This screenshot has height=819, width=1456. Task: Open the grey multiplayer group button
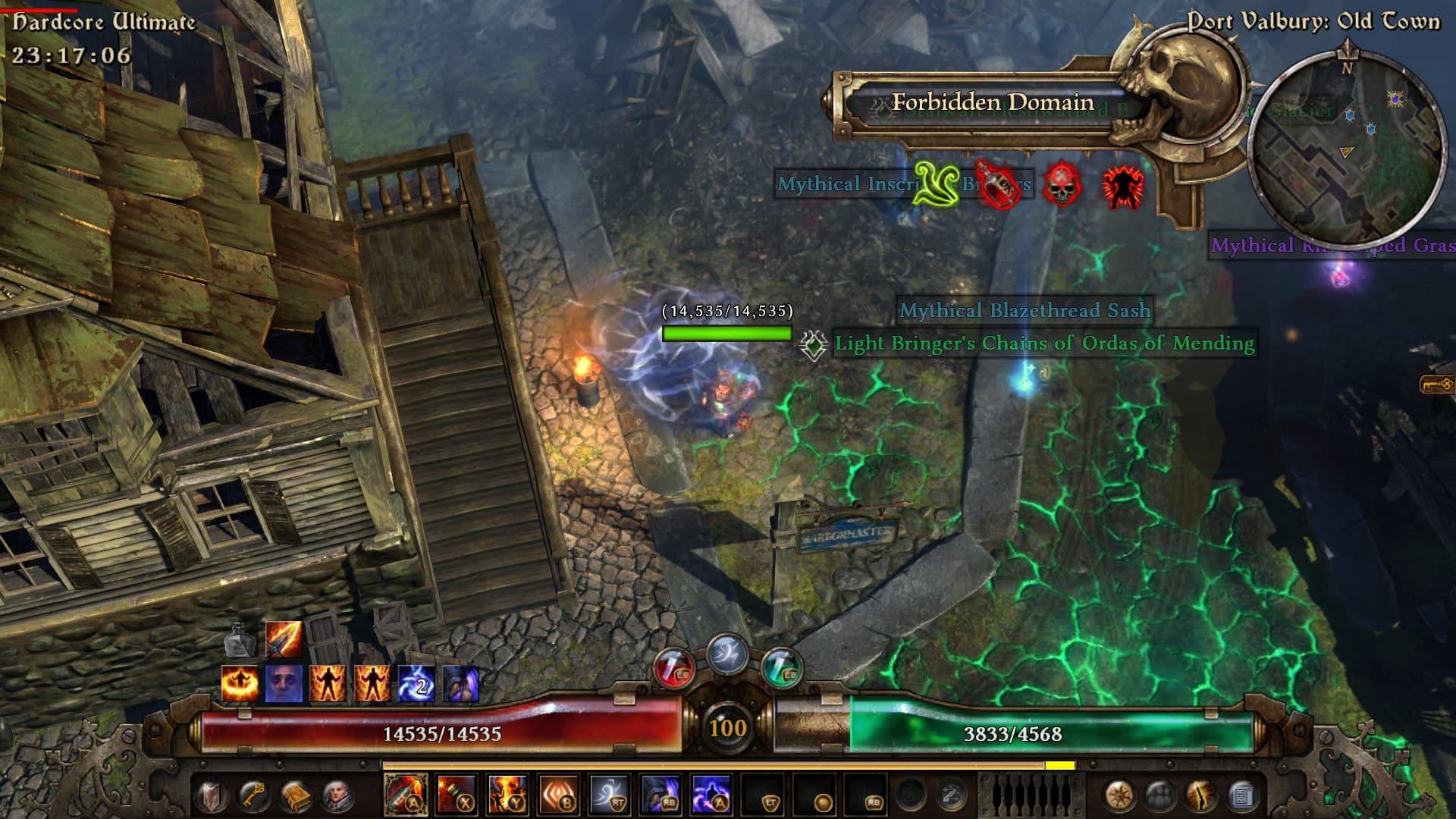pyautogui.click(x=1160, y=795)
